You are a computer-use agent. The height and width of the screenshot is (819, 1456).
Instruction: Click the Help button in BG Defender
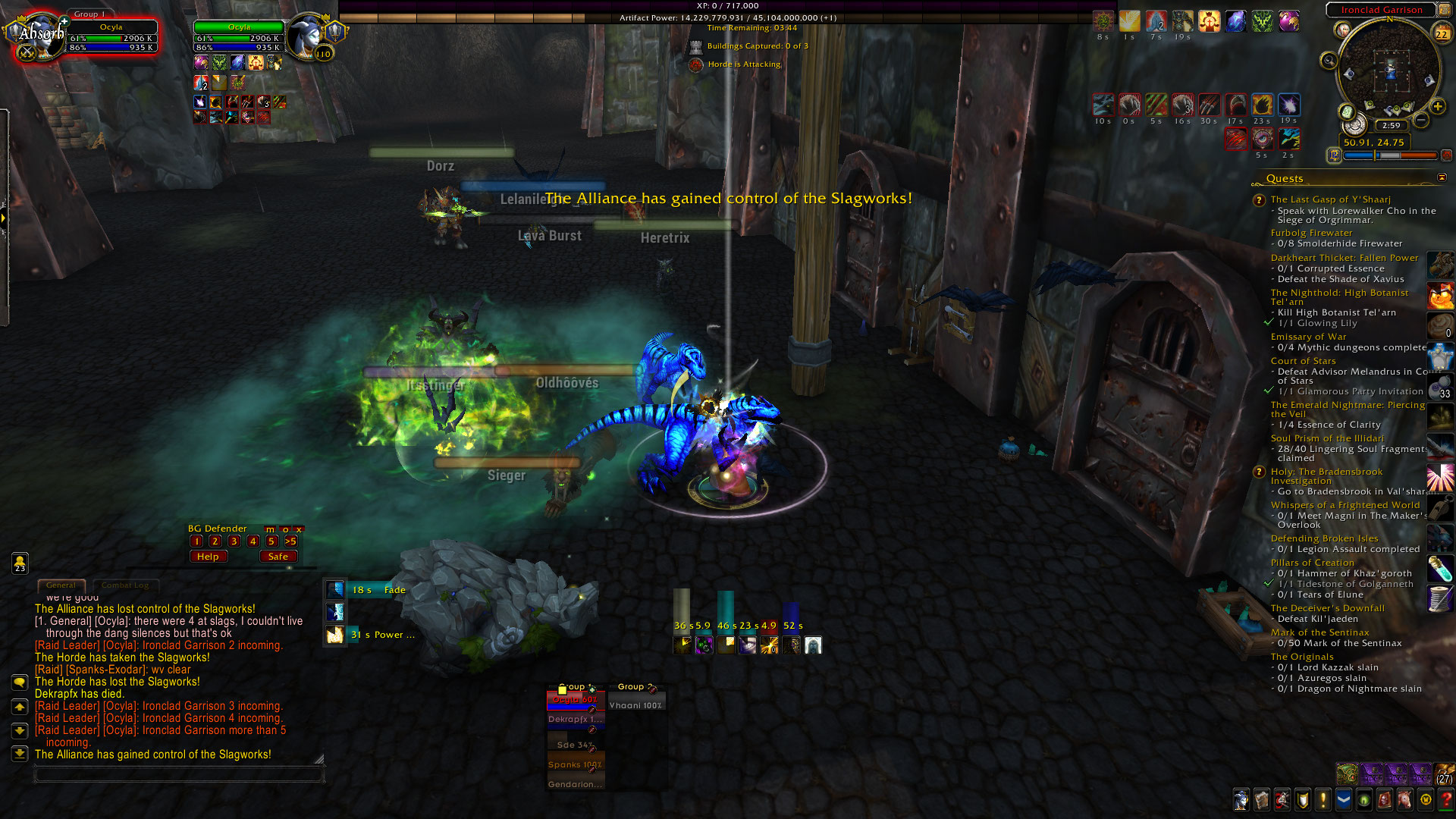pos(208,557)
